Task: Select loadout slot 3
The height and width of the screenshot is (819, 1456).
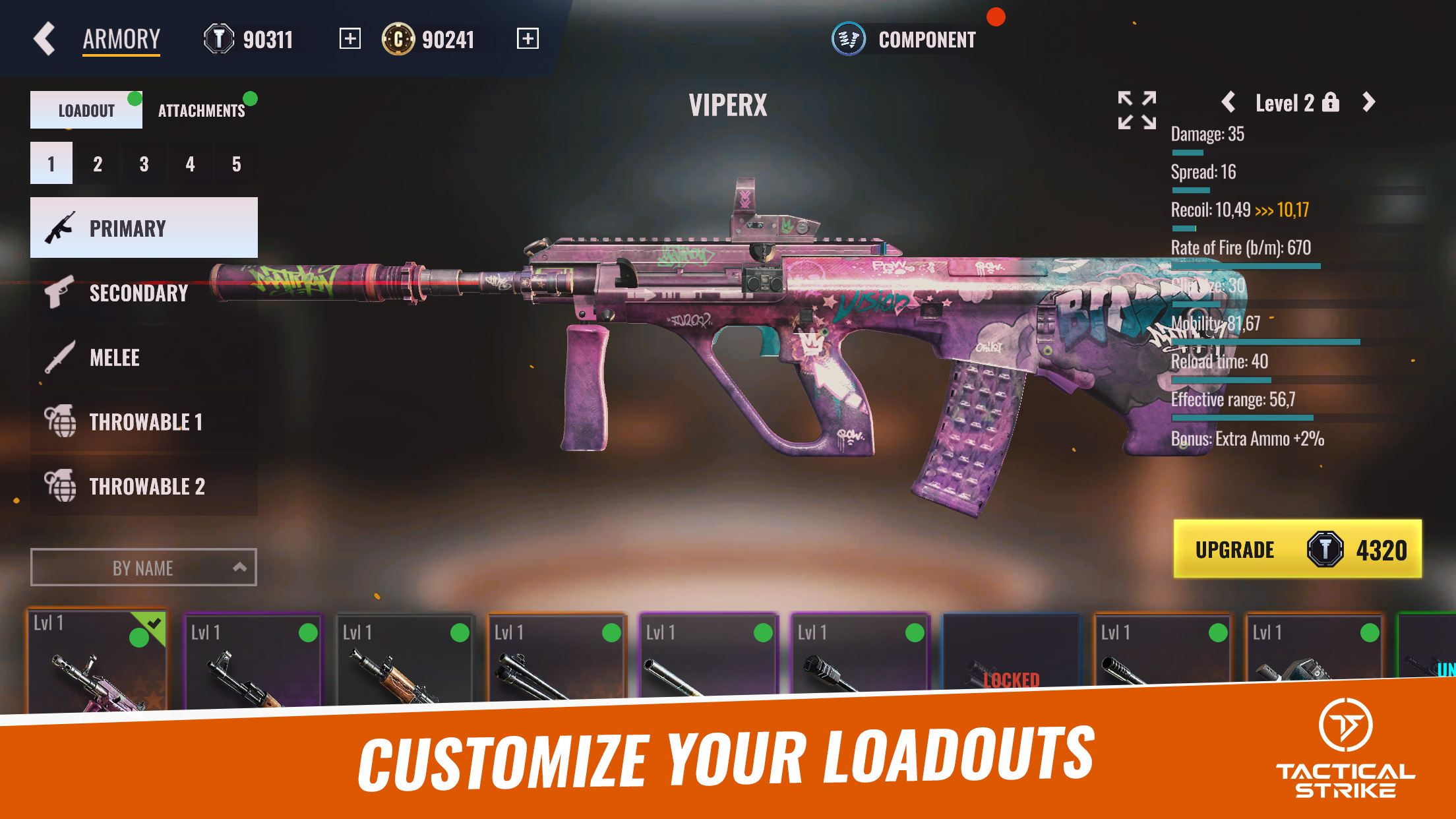Action: 143,163
